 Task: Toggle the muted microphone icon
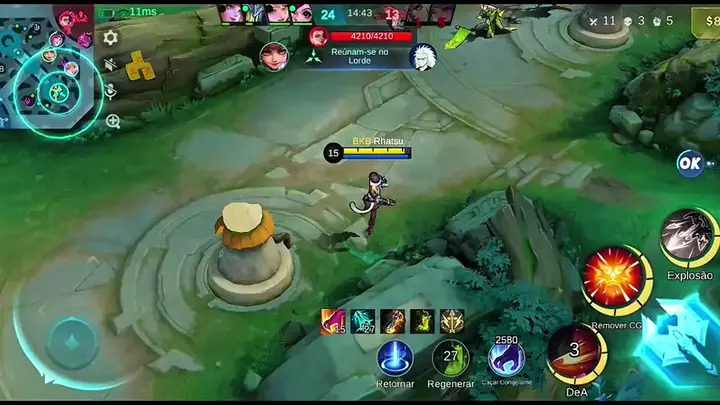point(111,92)
